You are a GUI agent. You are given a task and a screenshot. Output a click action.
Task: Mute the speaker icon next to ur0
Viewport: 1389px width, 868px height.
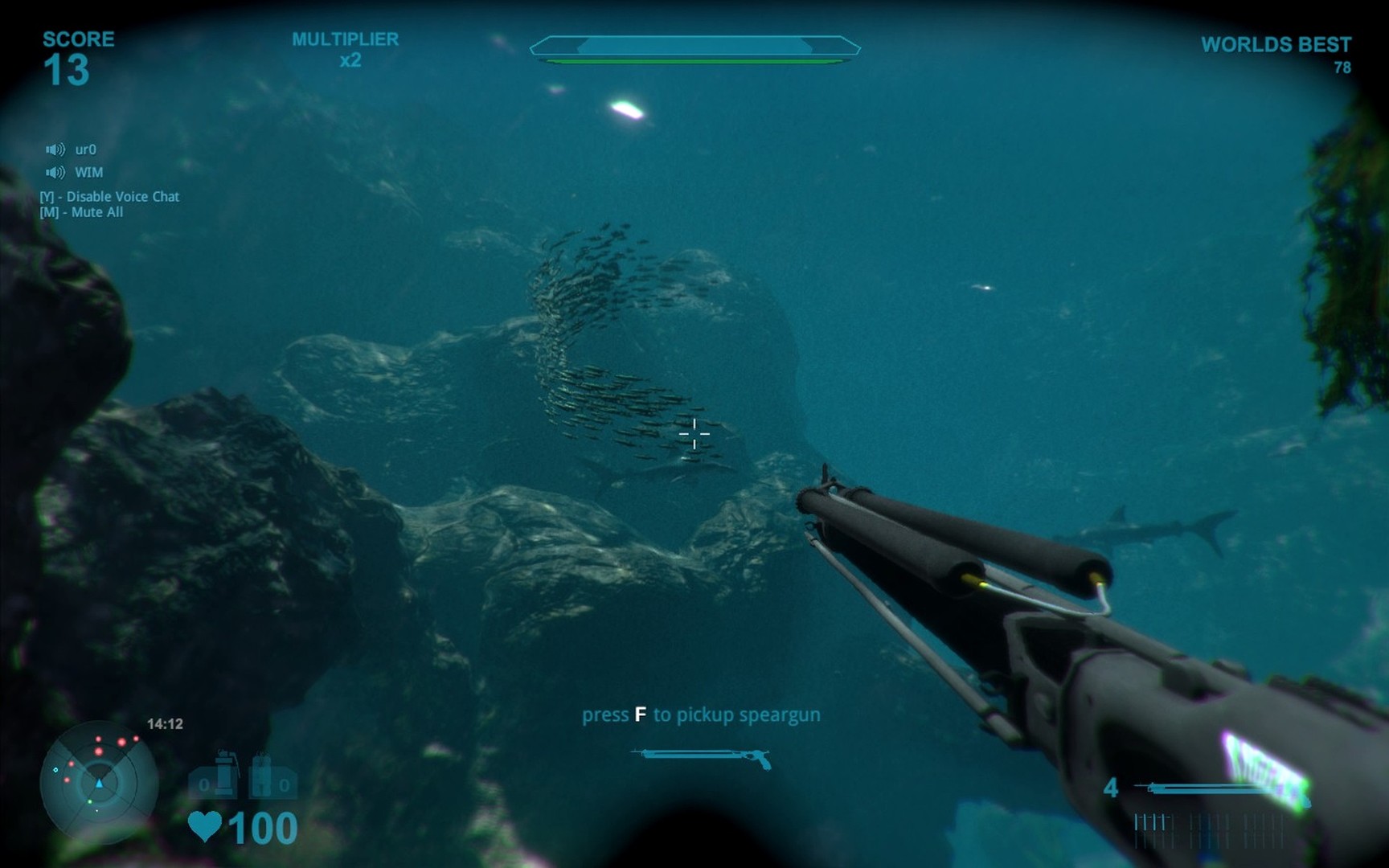pyautogui.click(x=55, y=150)
